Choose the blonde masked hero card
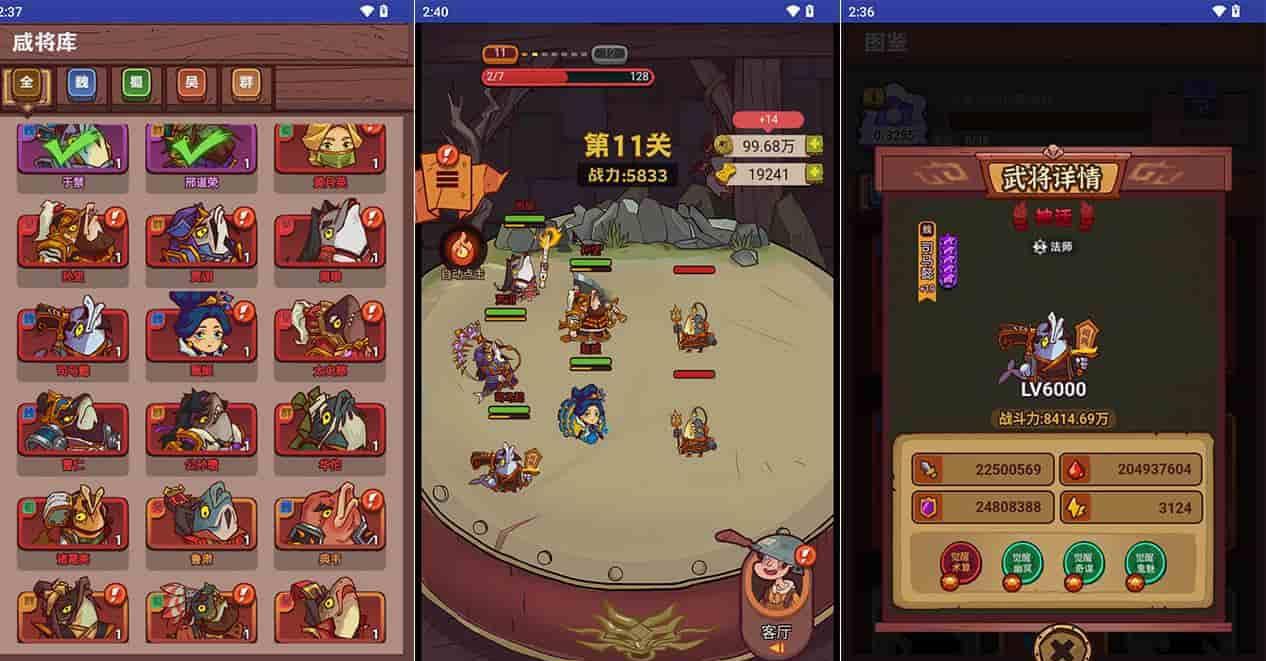1266x661 pixels. [329, 150]
